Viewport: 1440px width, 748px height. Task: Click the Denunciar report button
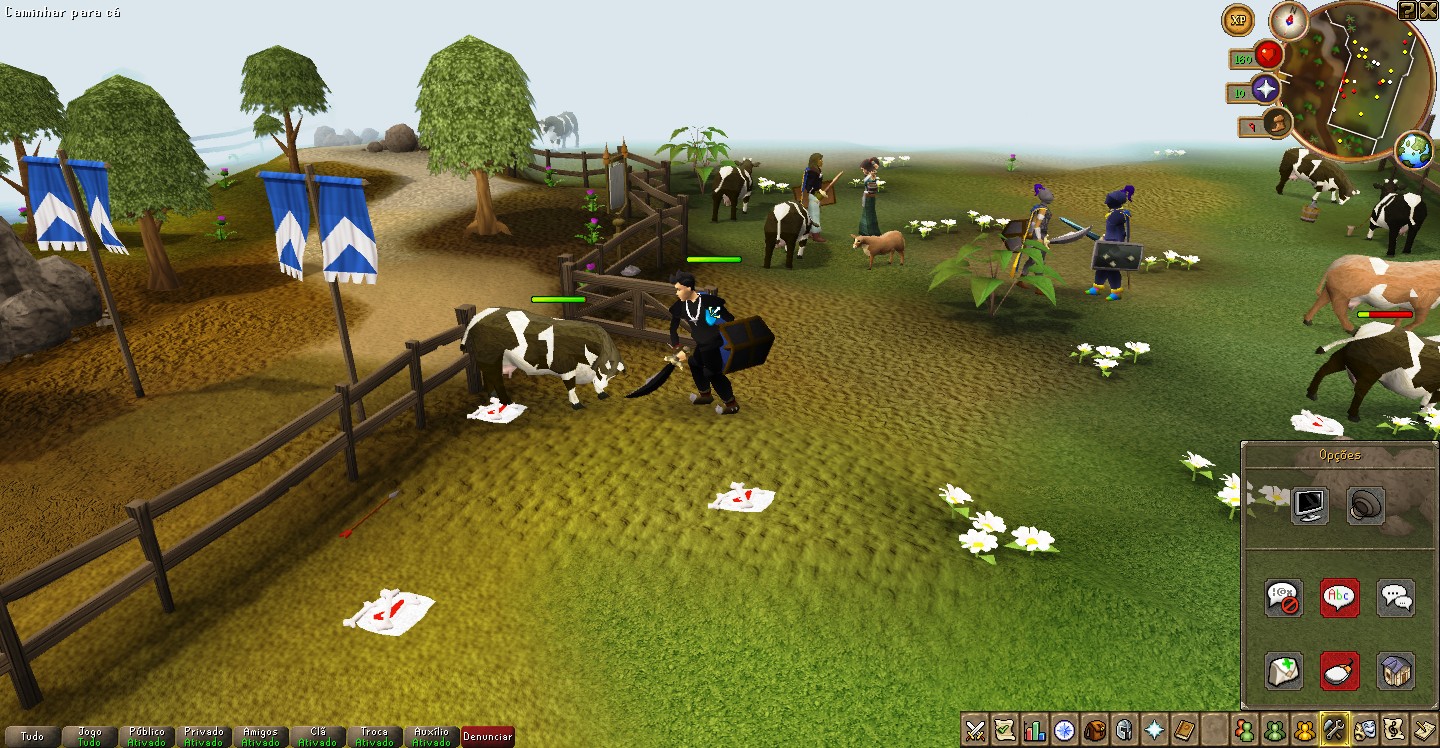pos(487,737)
